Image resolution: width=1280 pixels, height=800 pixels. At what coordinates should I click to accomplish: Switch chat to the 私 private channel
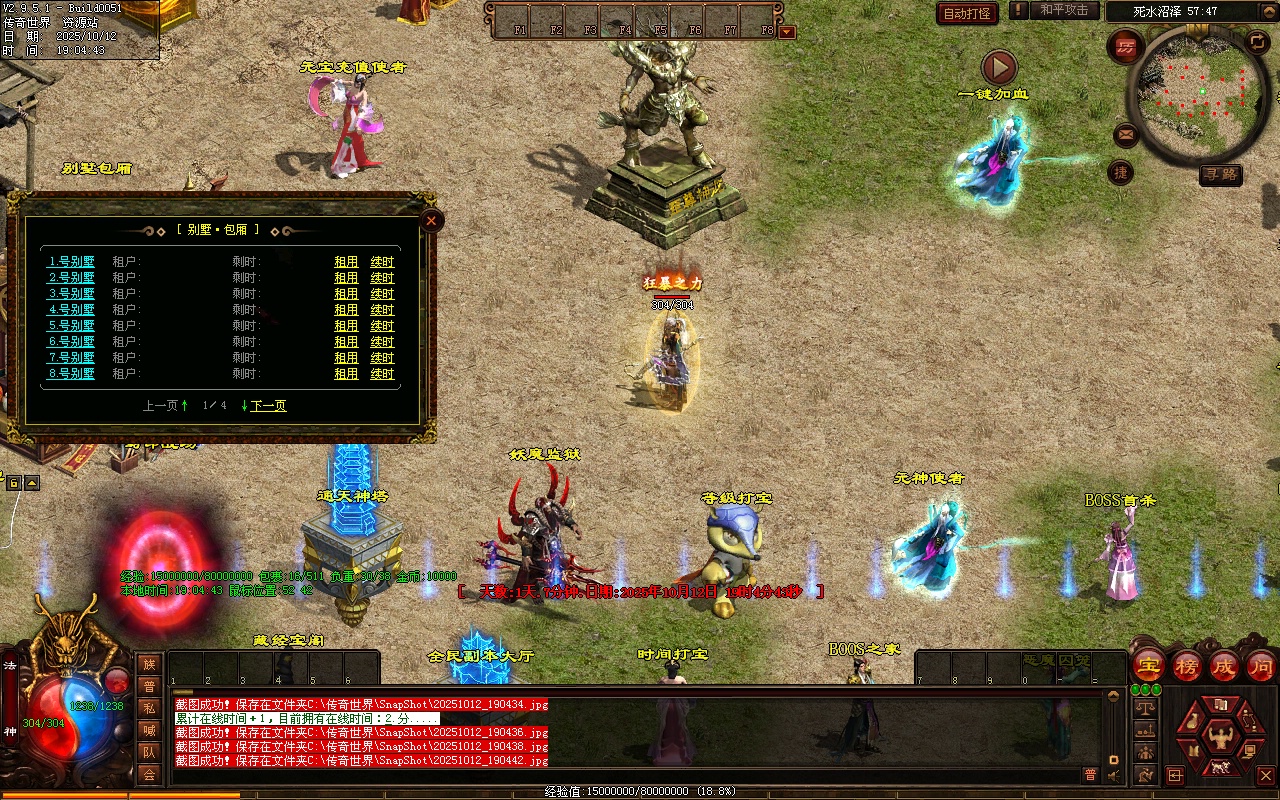pyautogui.click(x=149, y=707)
